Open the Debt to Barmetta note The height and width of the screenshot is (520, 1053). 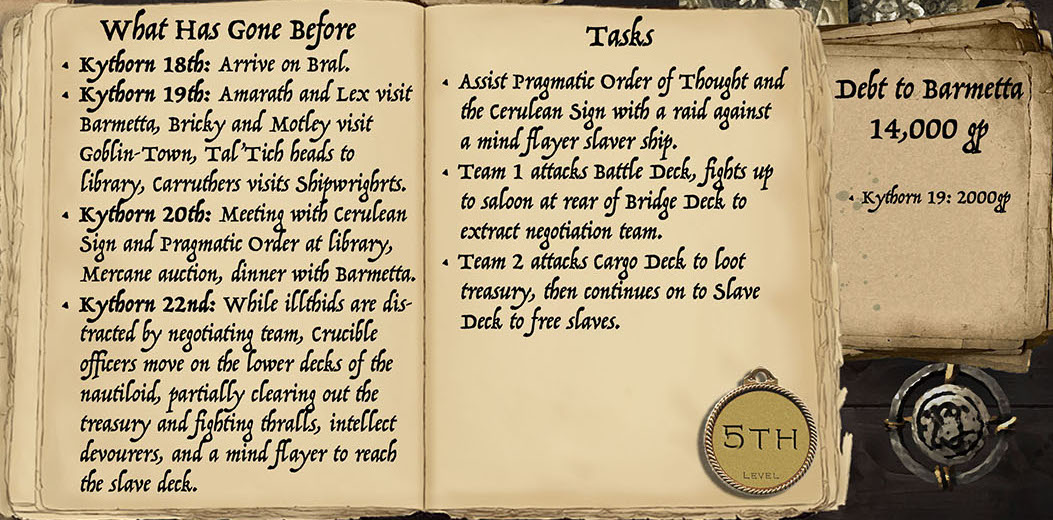(x=929, y=180)
